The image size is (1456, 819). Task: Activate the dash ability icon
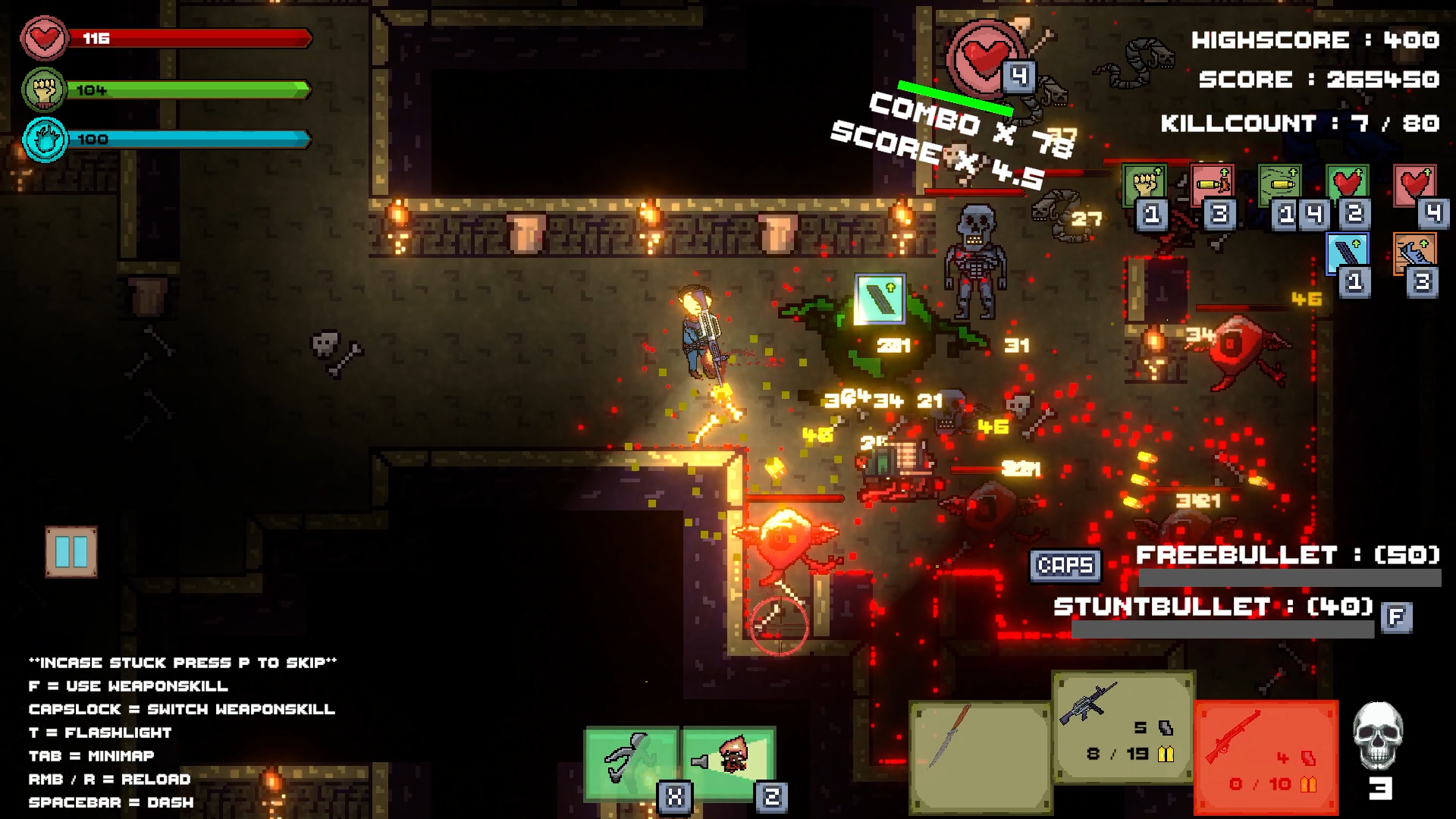(630, 761)
